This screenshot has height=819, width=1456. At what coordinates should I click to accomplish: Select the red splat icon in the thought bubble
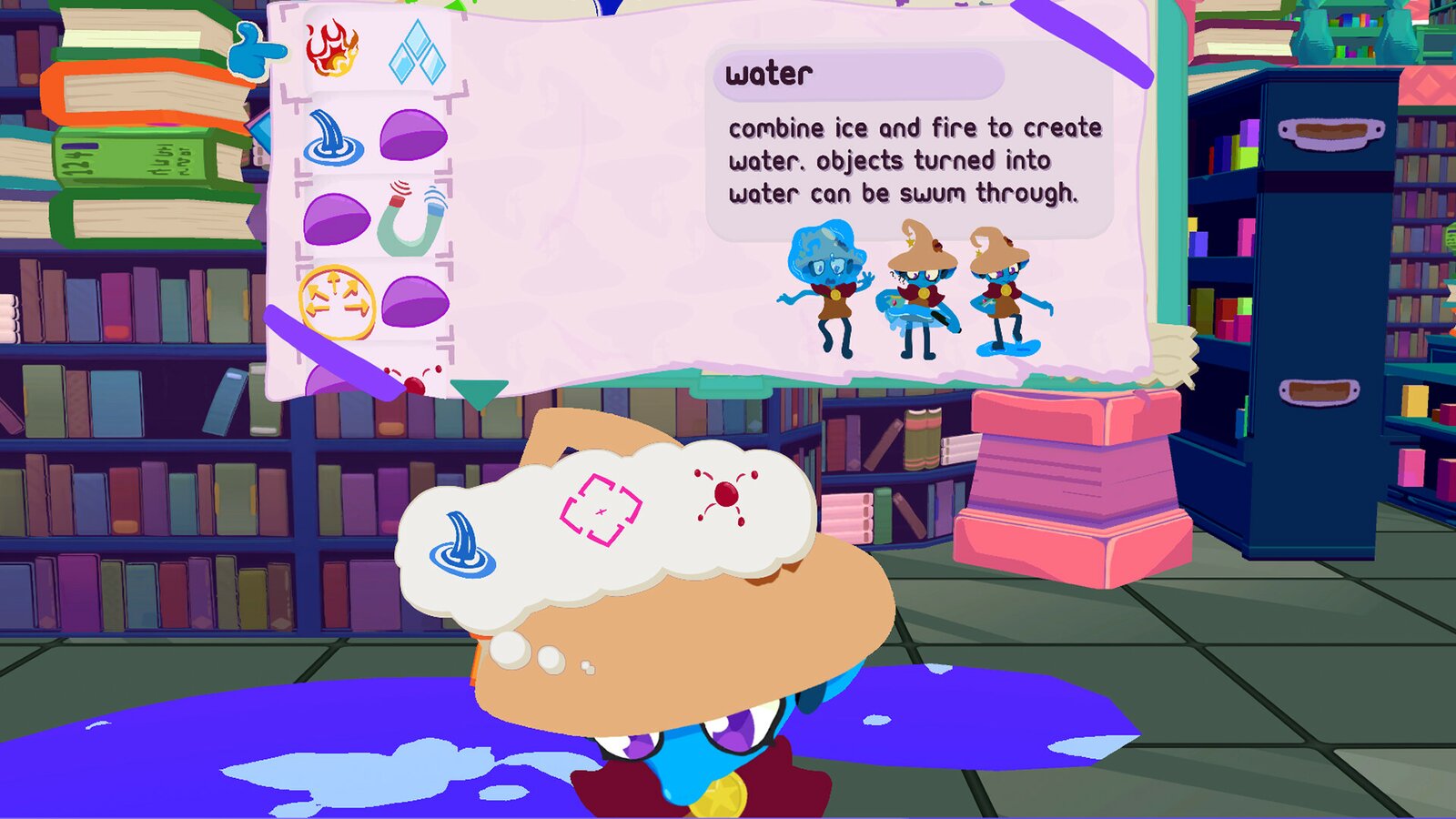tap(728, 492)
